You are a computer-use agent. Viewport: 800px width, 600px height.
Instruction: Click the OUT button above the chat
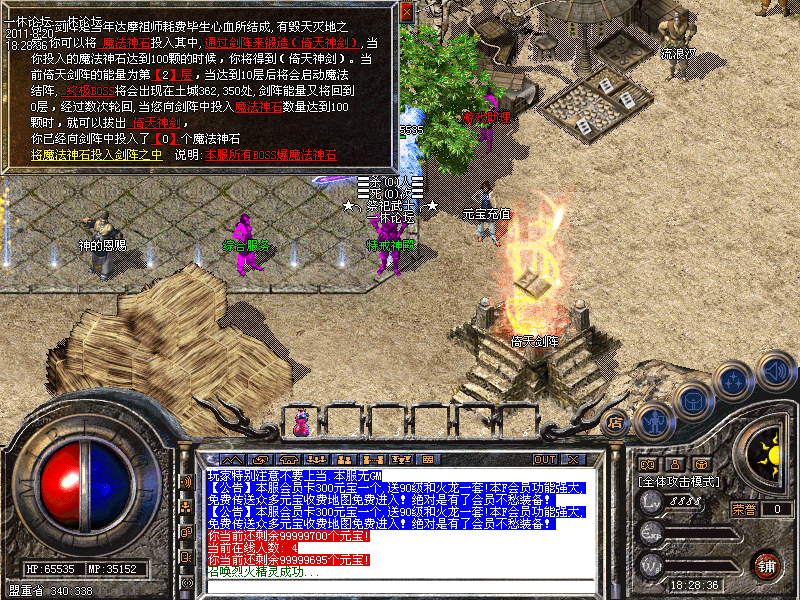point(544,459)
